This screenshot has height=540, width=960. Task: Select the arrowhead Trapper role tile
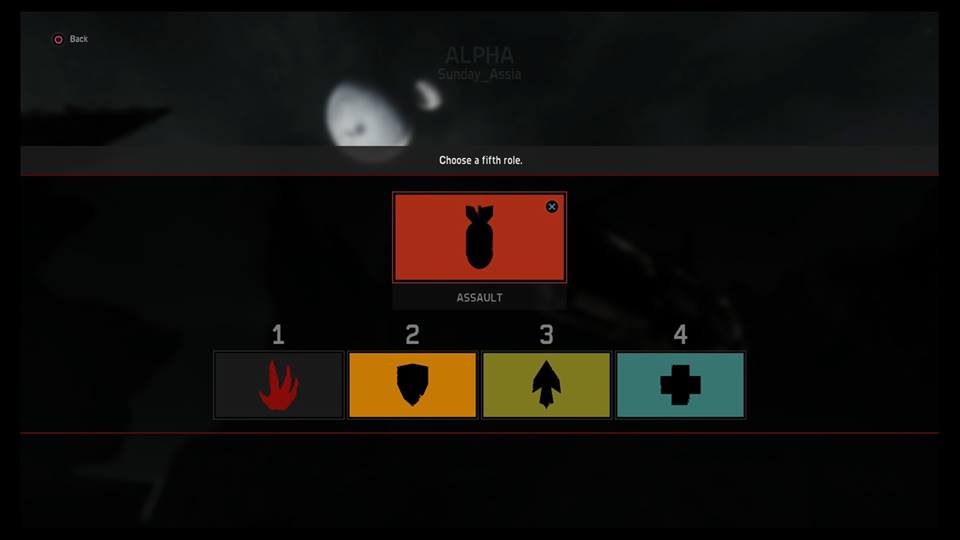coord(546,385)
